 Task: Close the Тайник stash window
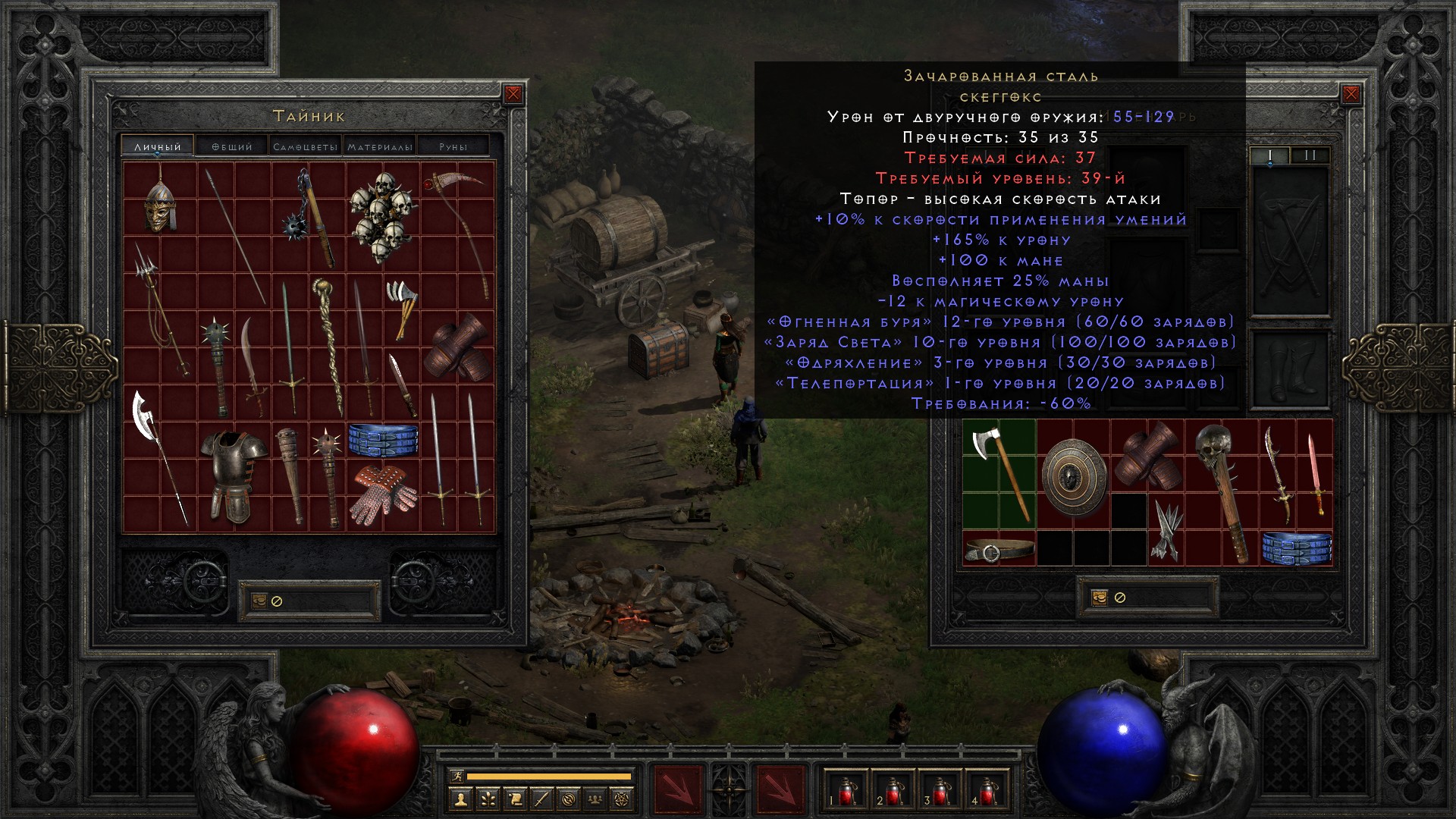tap(513, 94)
